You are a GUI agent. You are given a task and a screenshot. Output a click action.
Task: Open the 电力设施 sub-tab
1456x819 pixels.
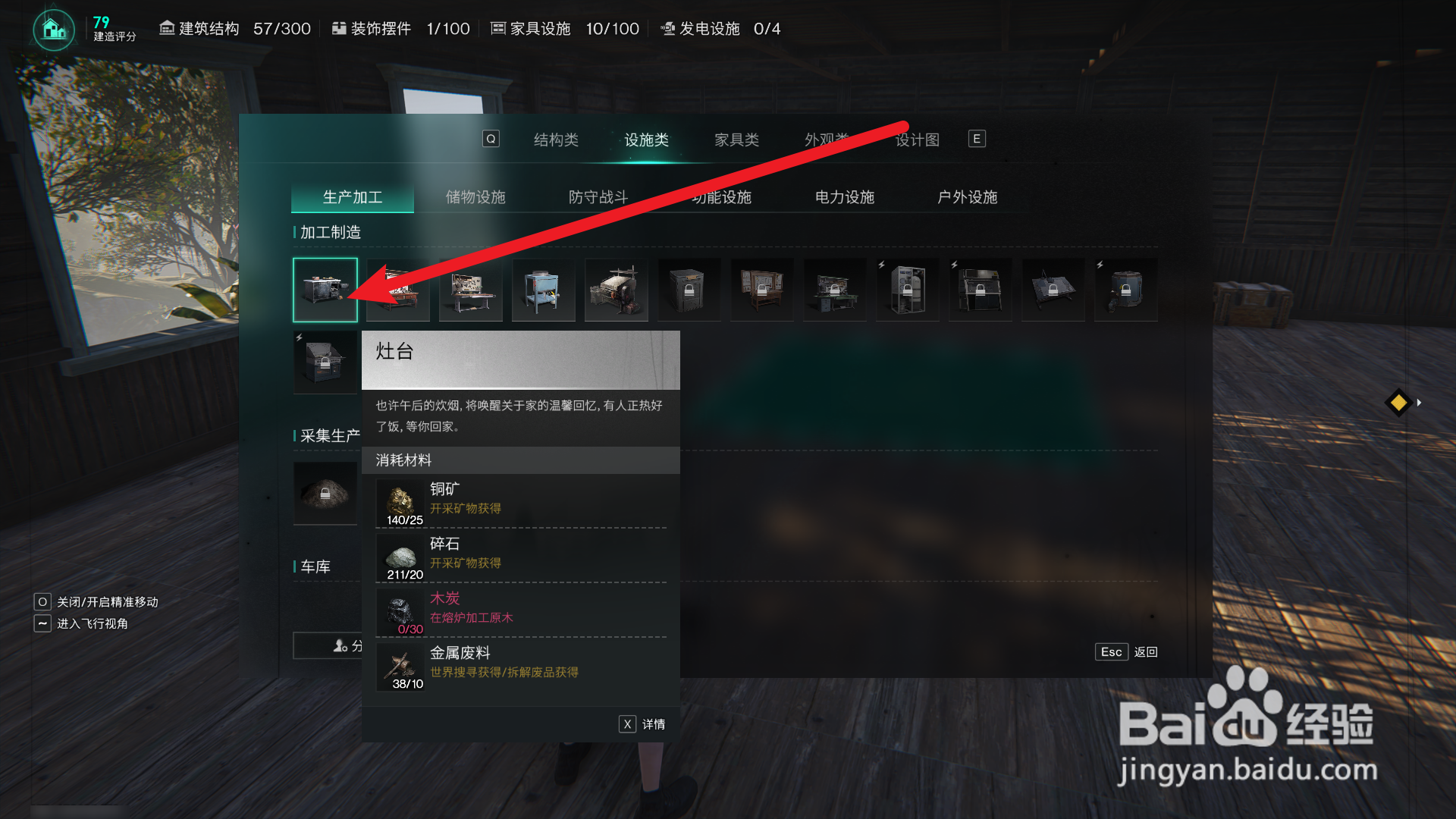point(845,197)
